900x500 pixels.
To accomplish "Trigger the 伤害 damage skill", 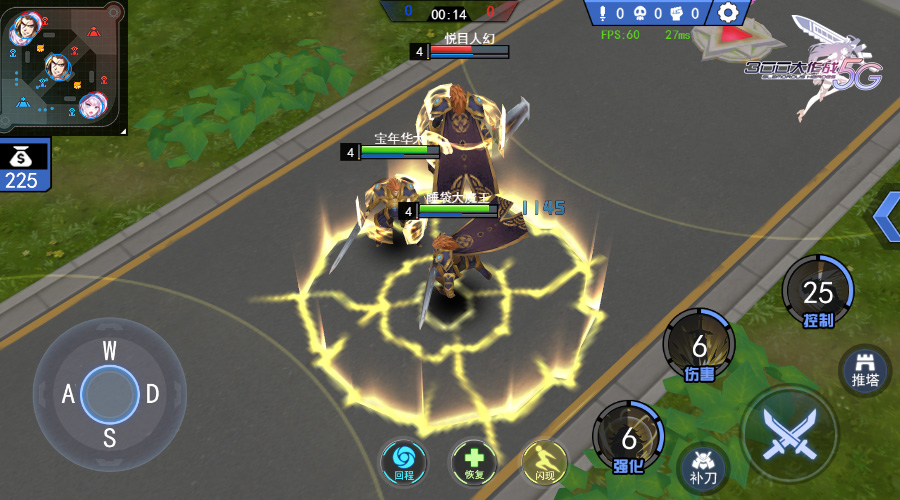I will click(x=699, y=346).
